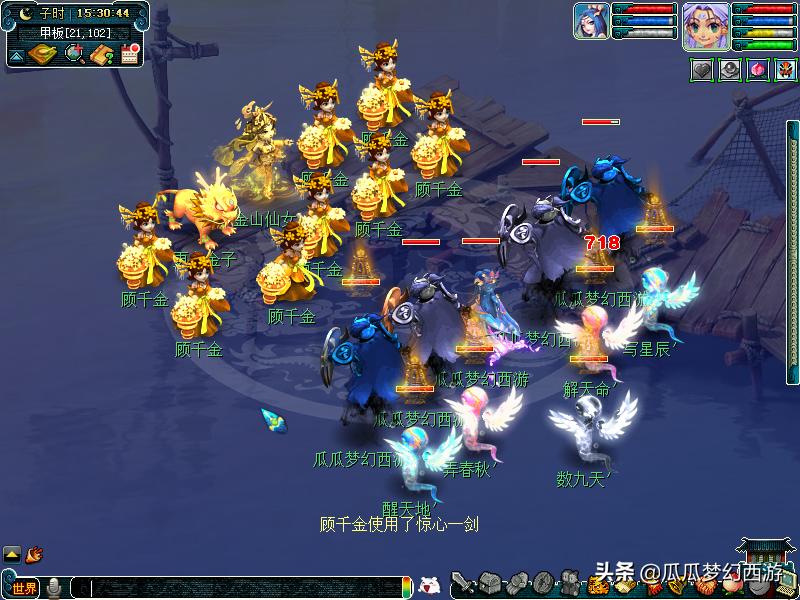
Task: Switch the 世界 chat channel button
Action: coord(24,588)
